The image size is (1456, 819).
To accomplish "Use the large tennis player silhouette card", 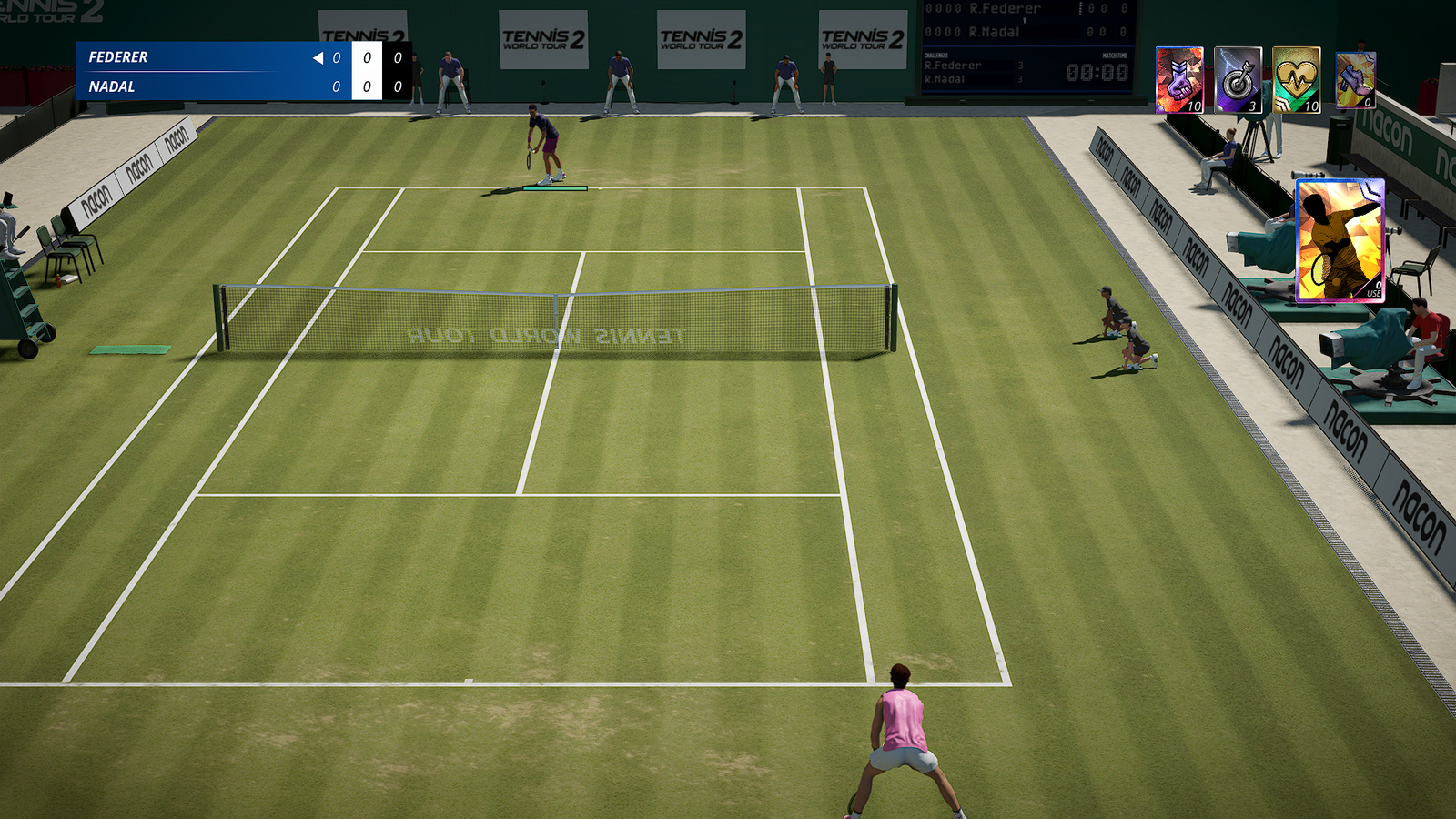I will coord(1340,240).
